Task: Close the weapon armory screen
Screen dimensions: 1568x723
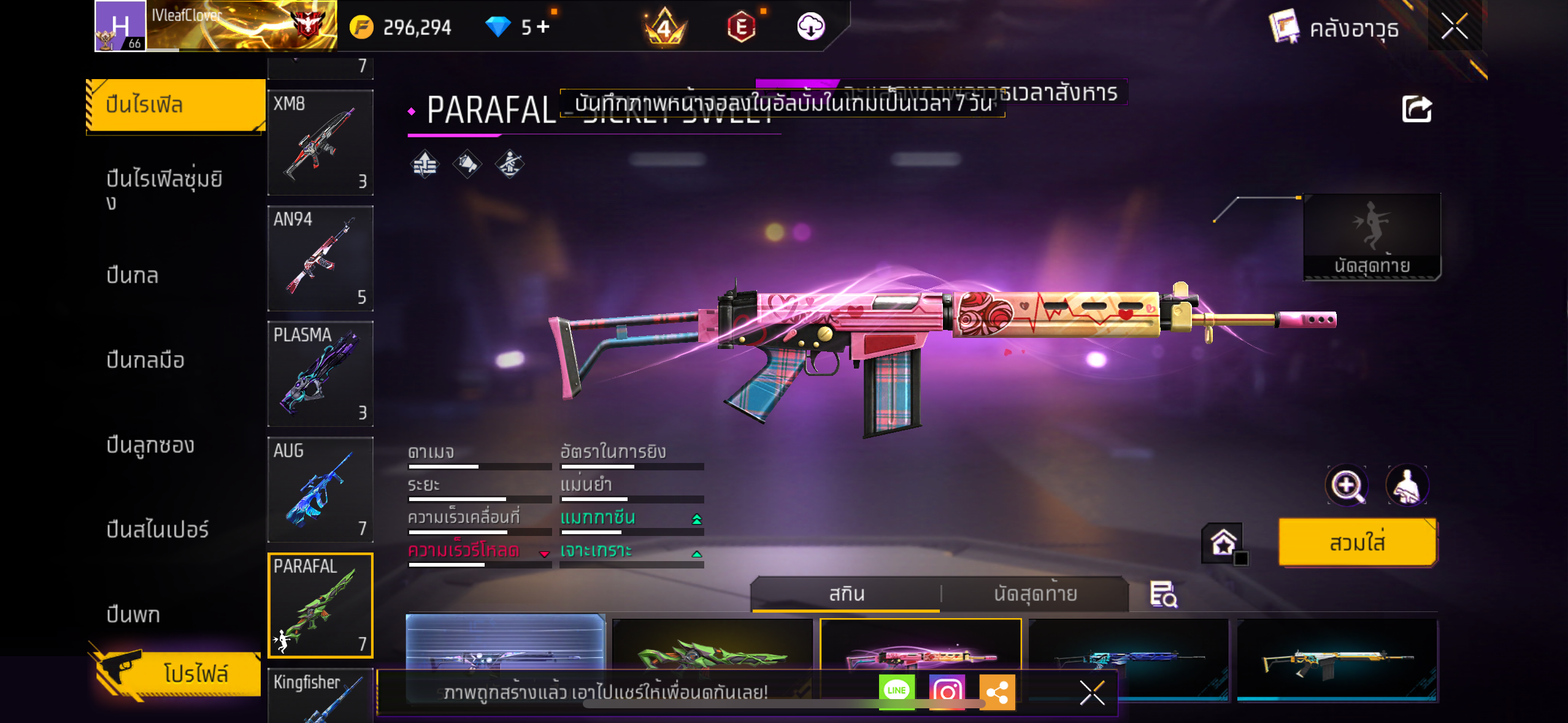Action: pyautogui.click(x=1454, y=26)
